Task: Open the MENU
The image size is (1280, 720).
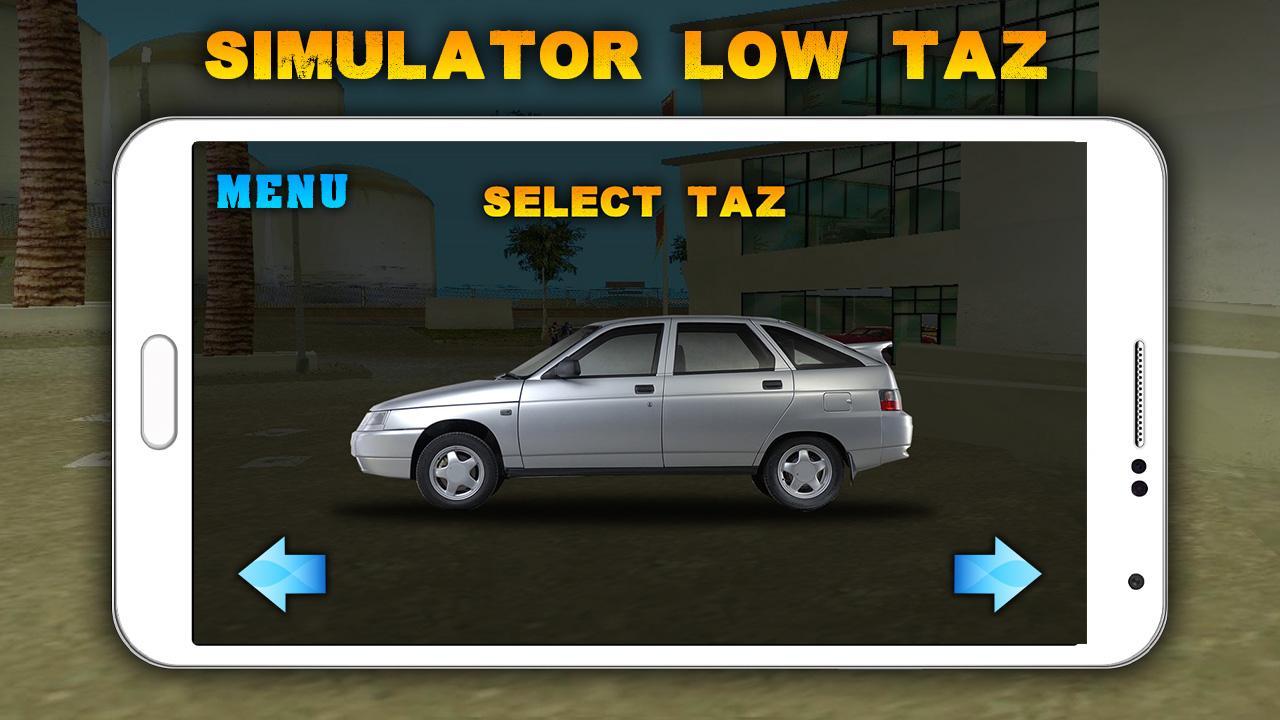Action: tap(283, 191)
